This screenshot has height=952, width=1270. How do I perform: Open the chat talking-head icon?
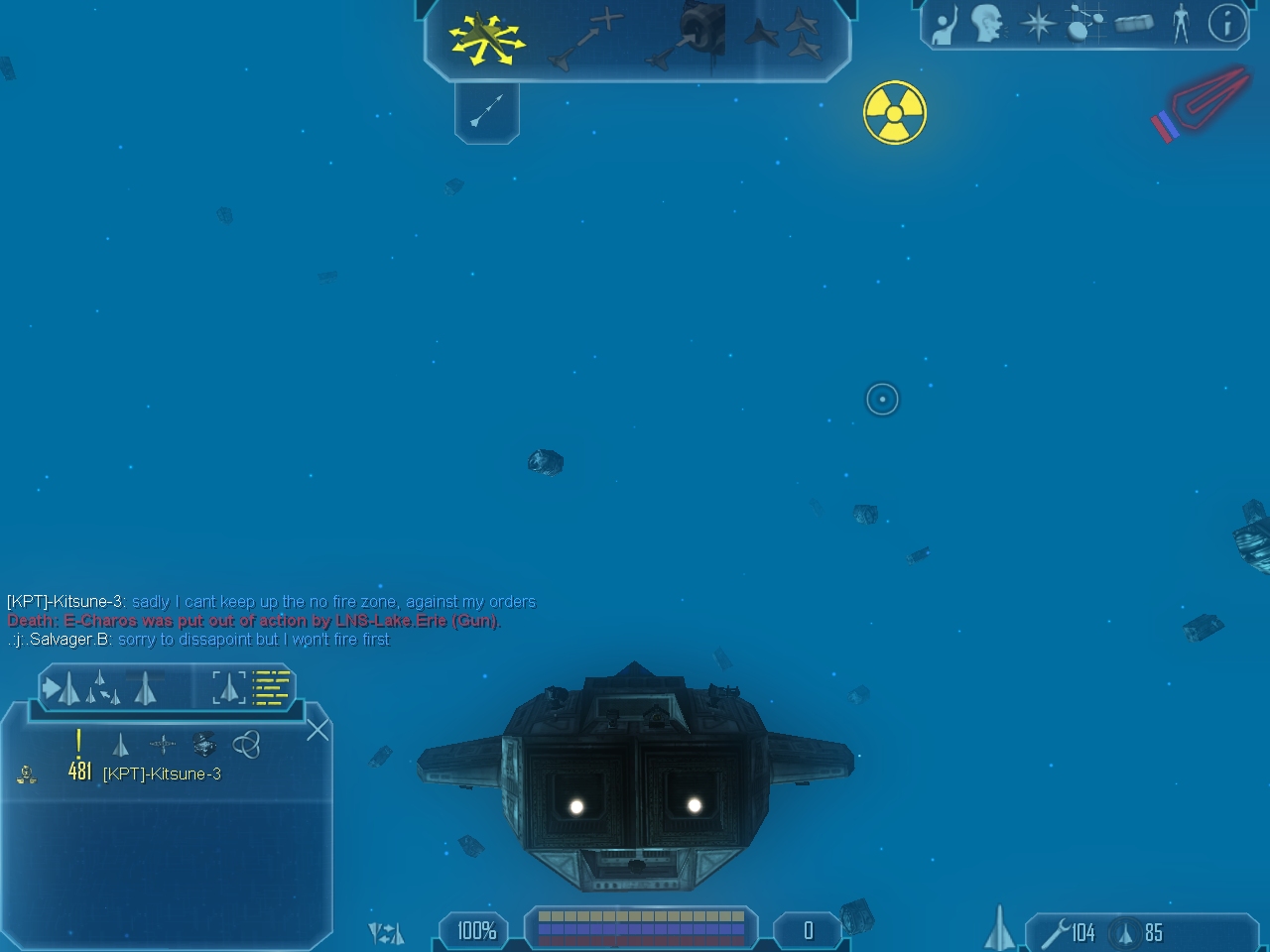[x=988, y=24]
